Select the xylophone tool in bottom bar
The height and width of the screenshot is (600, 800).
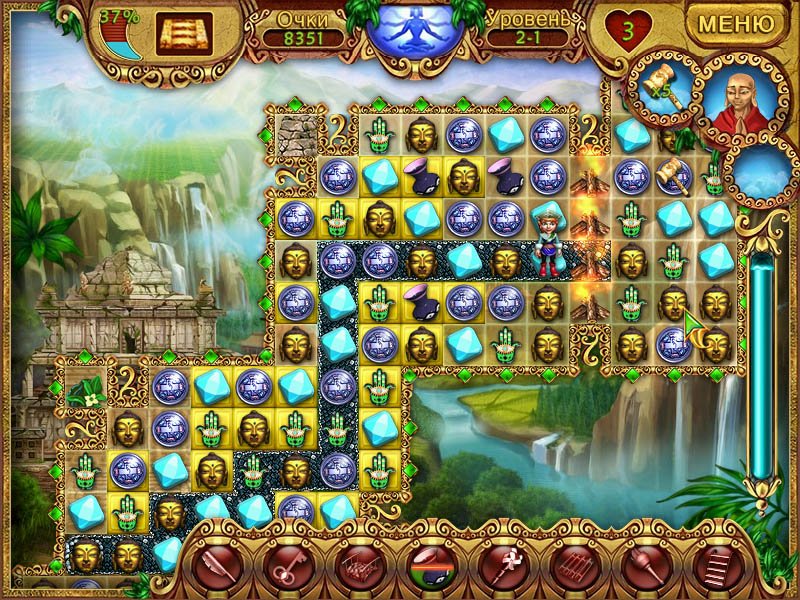[x=570, y=569]
